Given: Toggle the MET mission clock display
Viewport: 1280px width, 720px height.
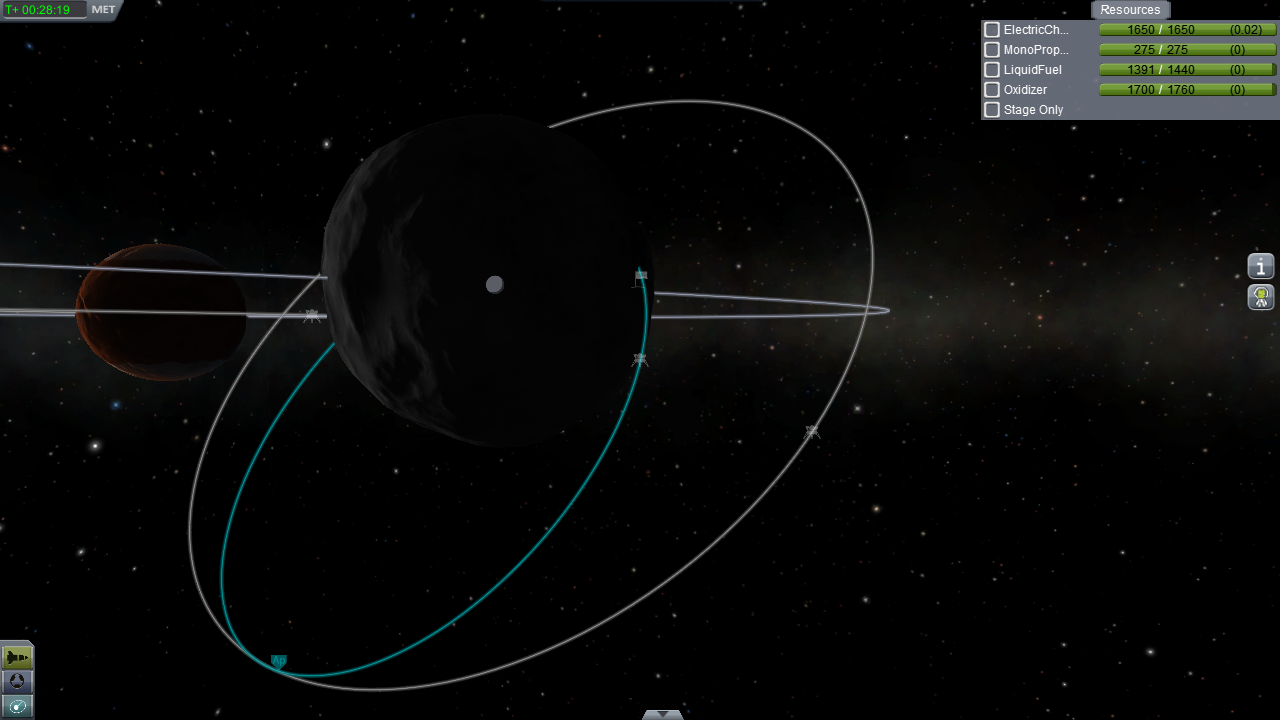Looking at the screenshot, I should point(103,10).
